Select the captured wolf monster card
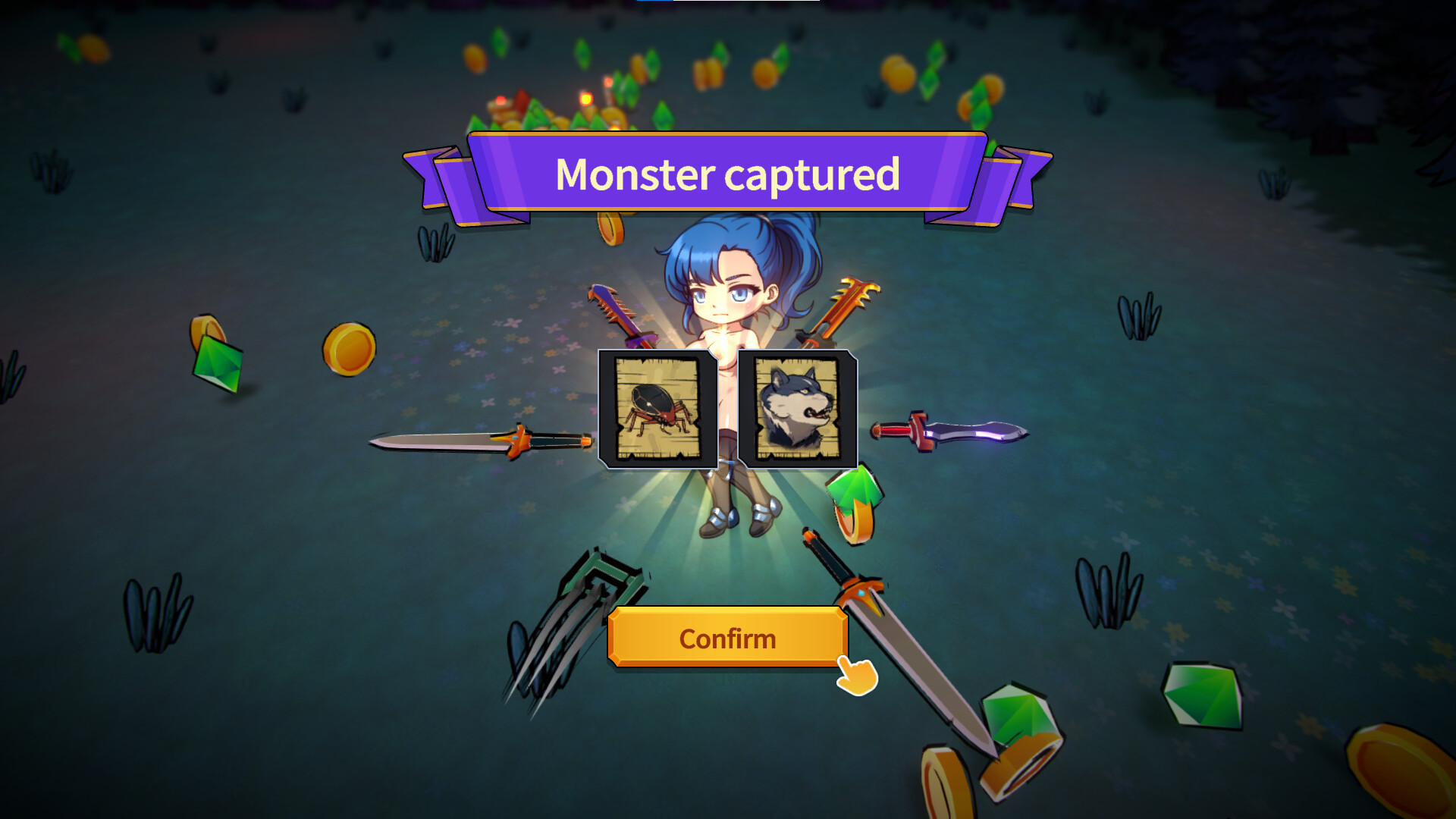 click(797, 409)
